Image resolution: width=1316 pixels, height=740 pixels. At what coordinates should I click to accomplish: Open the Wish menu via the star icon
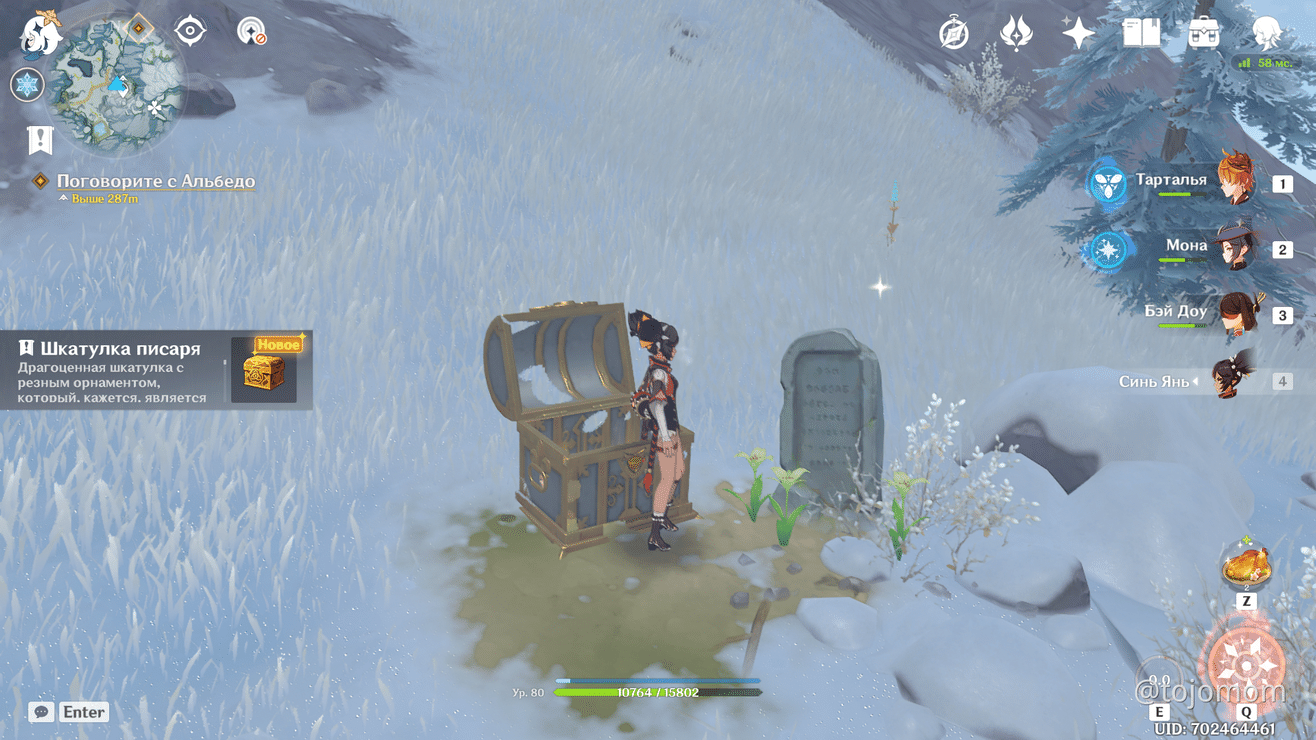click(1075, 33)
